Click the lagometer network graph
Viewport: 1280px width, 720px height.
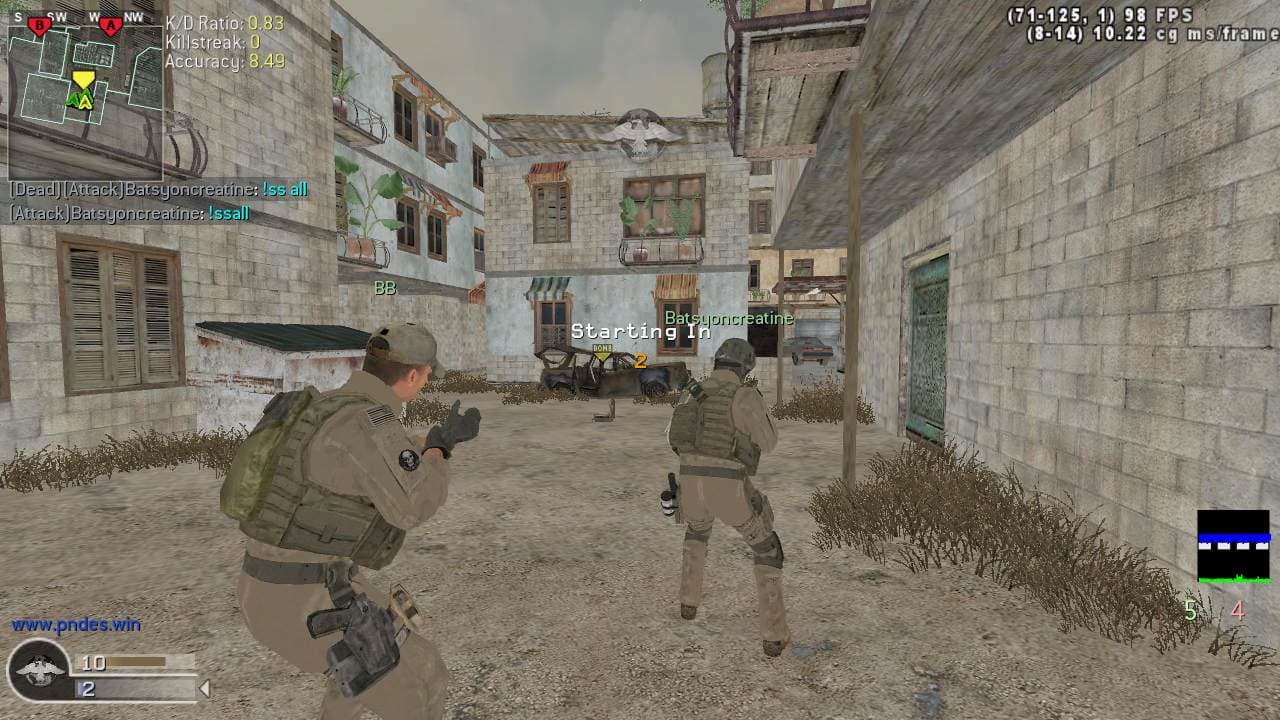click(1233, 546)
